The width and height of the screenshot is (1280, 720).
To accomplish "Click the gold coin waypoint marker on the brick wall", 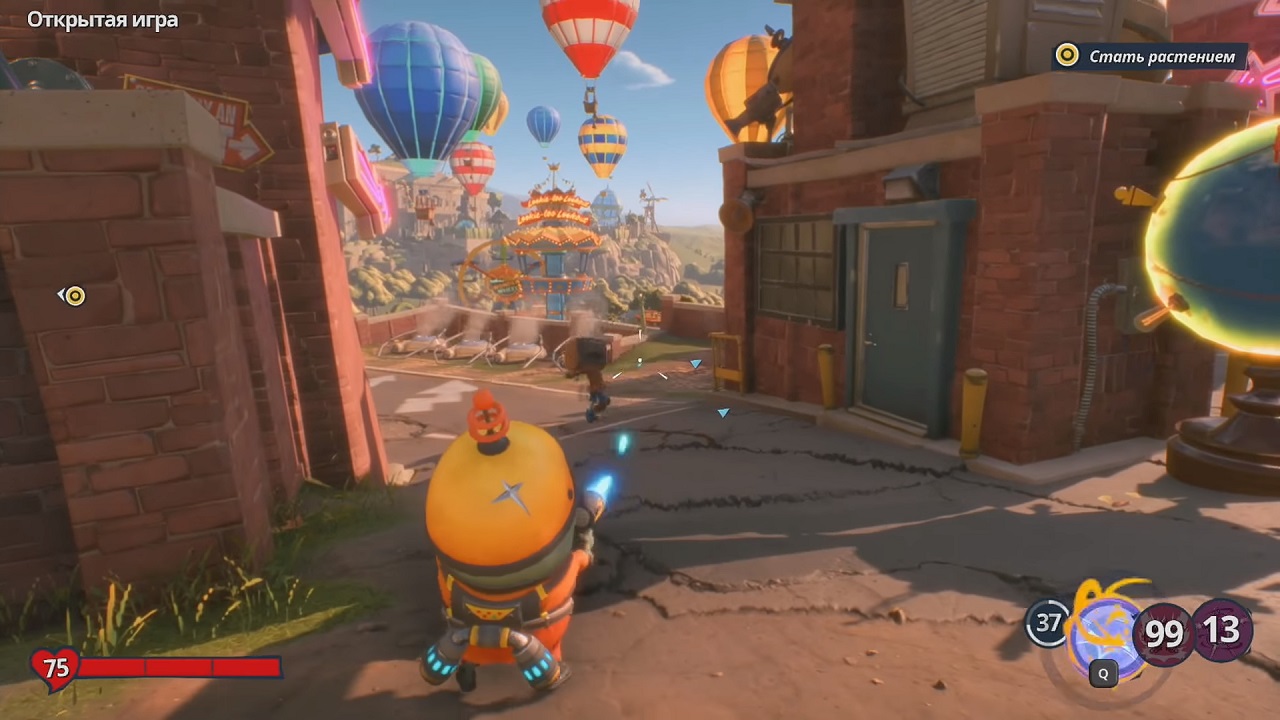I will [x=75, y=295].
